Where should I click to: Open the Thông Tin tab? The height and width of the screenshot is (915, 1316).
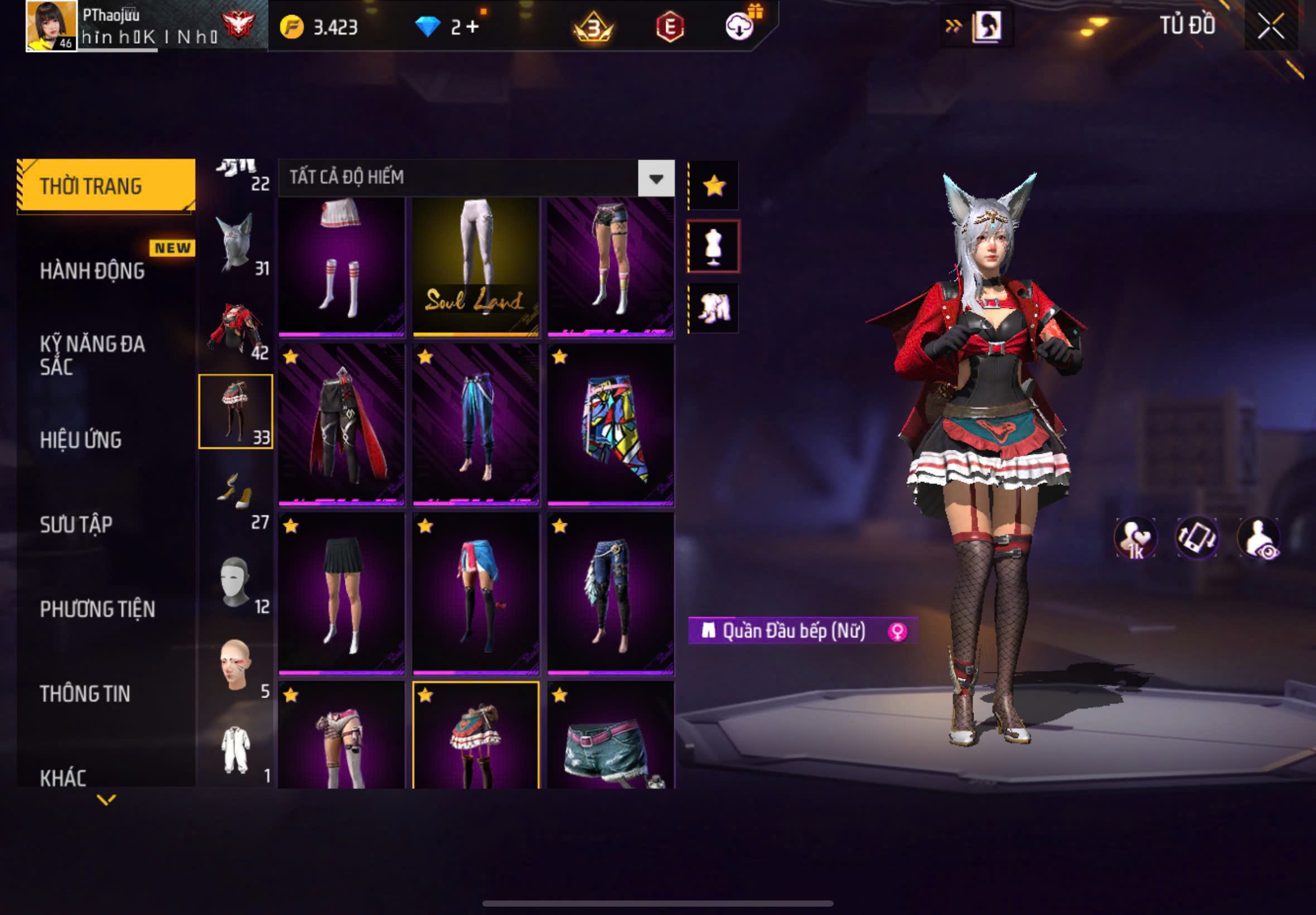click(85, 693)
